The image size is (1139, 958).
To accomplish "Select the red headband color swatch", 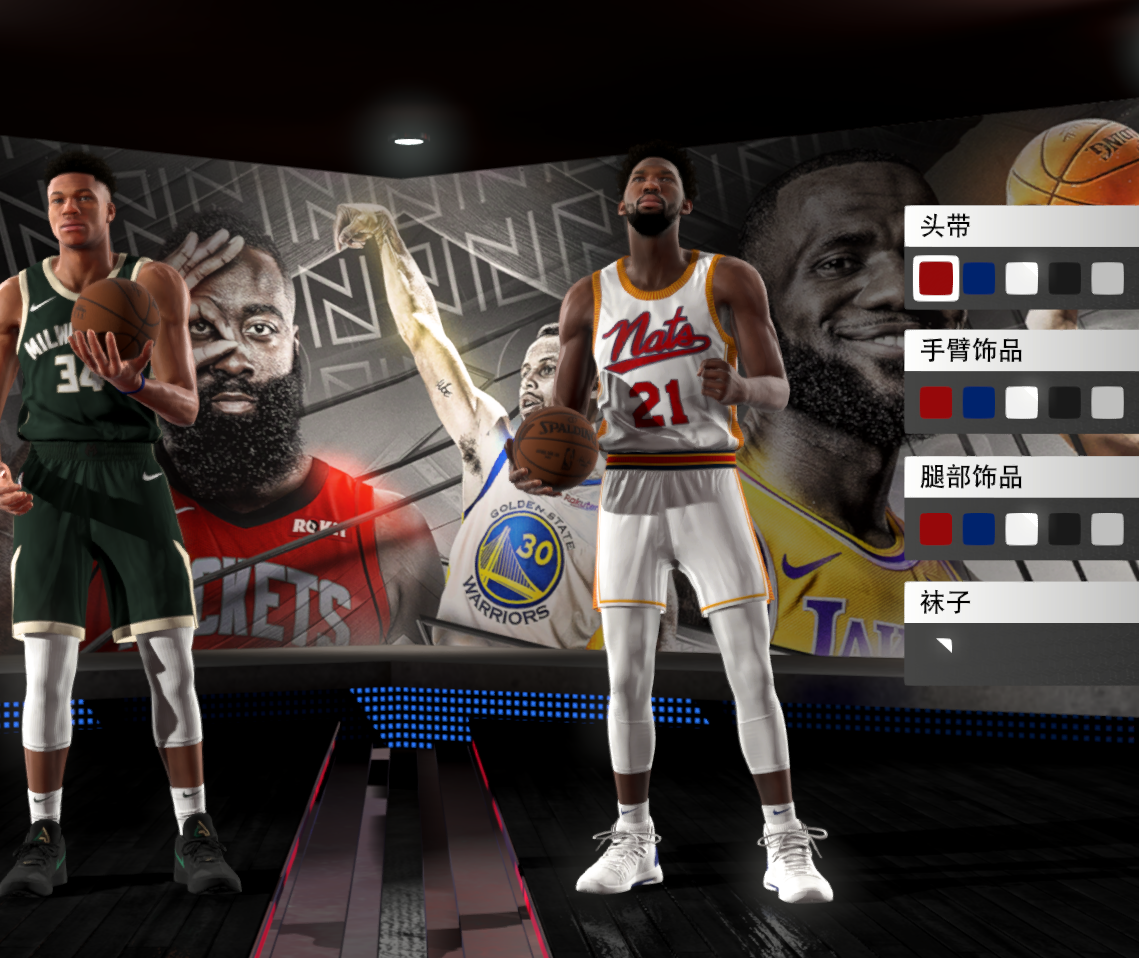I will [x=936, y=278].
